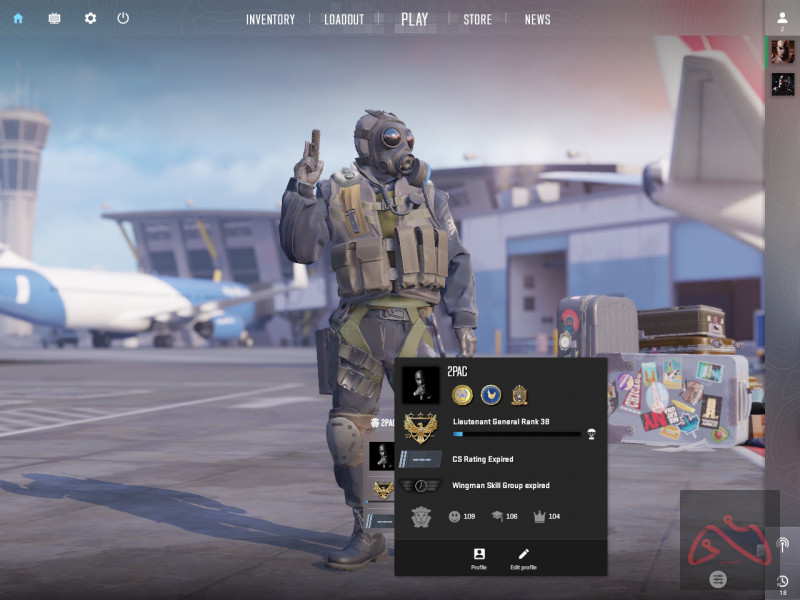800x600 pixels.
Task: Open the watch matches TV icon
Action: click(54, 18)
